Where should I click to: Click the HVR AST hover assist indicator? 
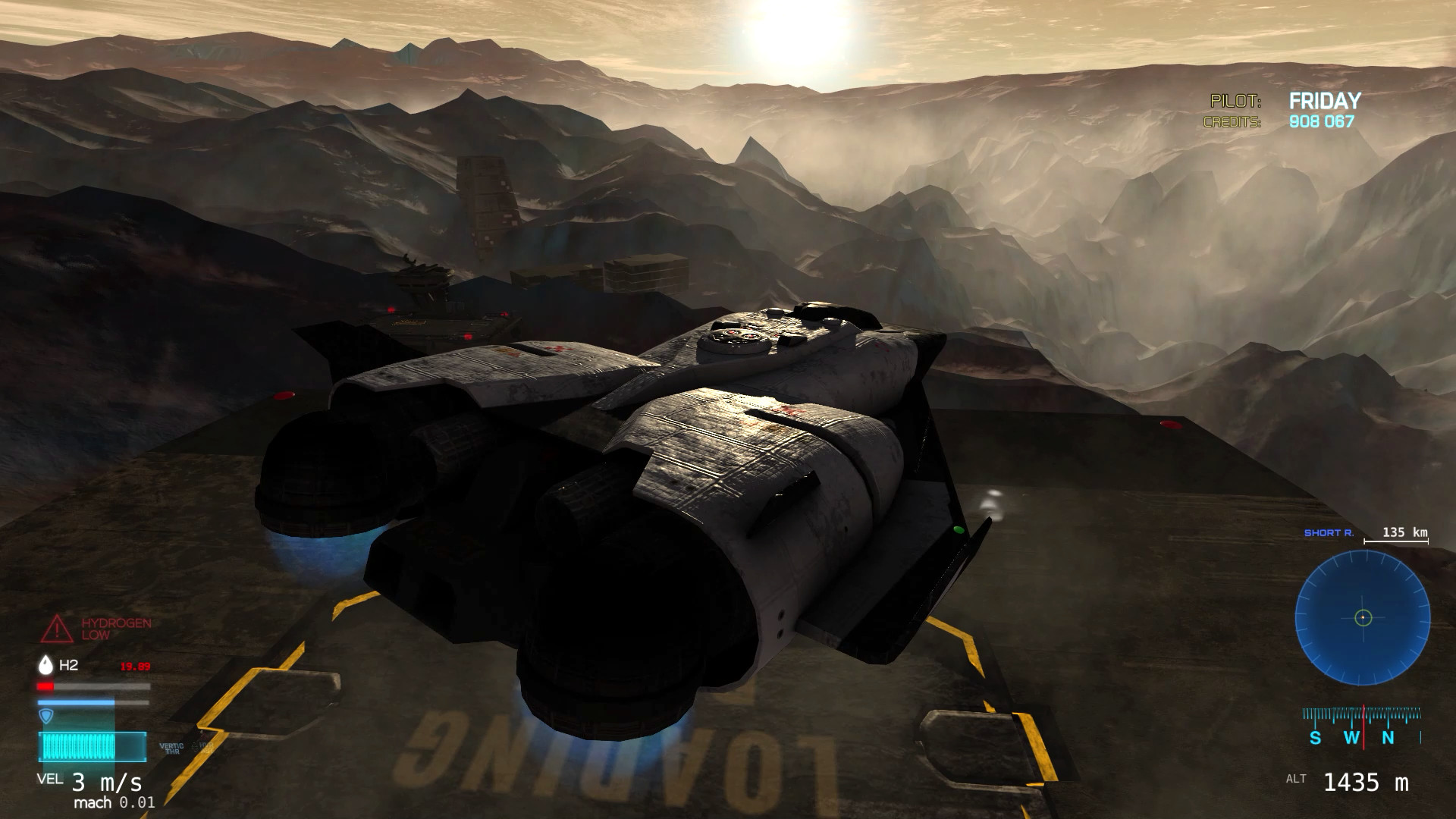[204, 748]
